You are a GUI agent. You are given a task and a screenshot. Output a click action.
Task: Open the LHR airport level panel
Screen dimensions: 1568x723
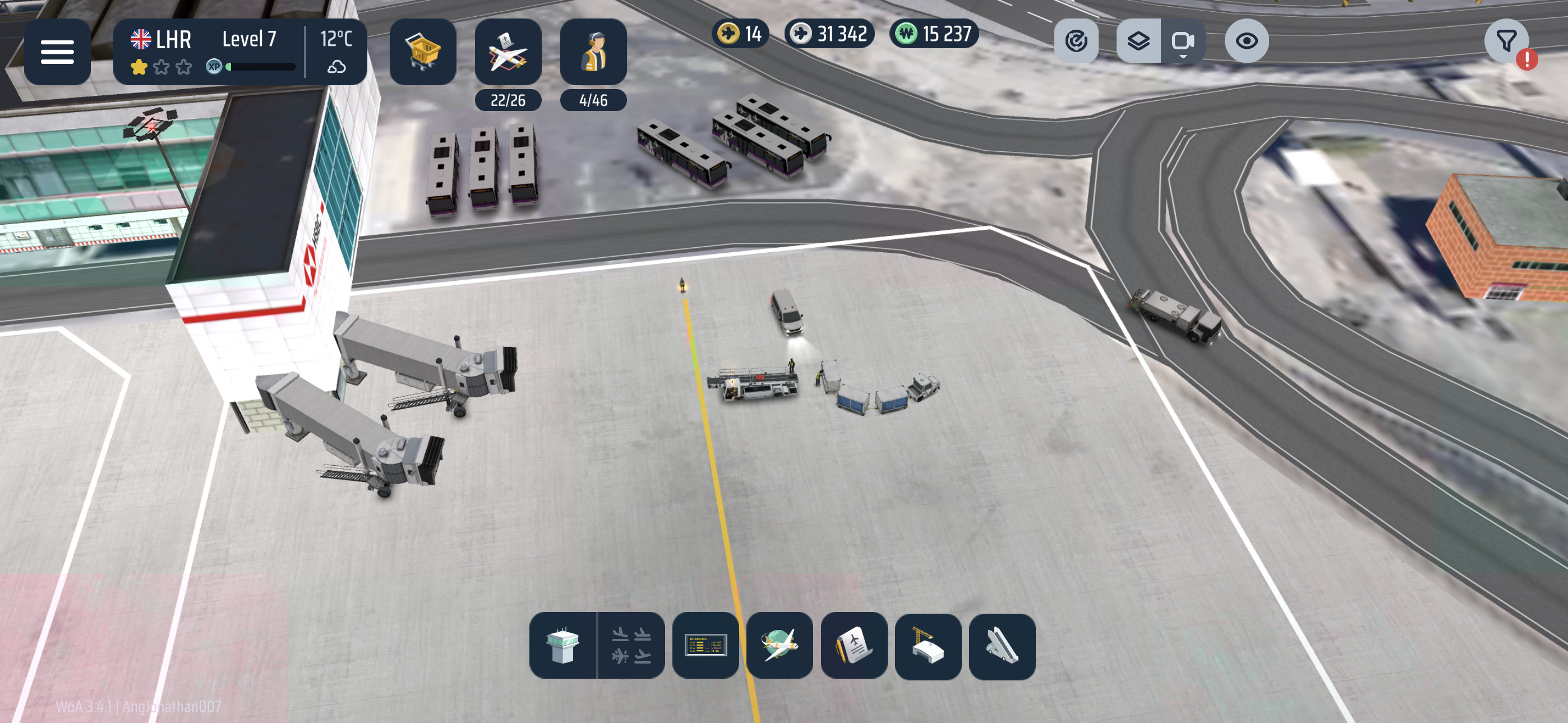[207, 52]
